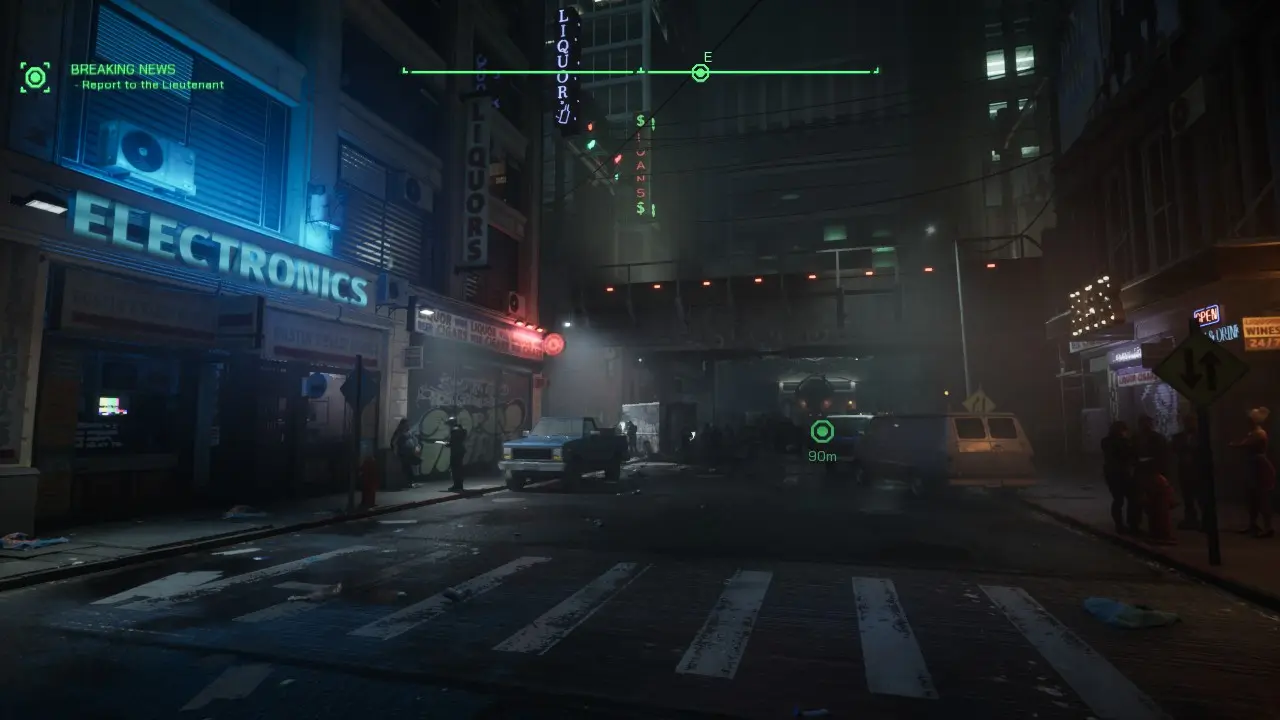
Task: Click the objective marker on the compass bar
Action: (x=700, y=72)
